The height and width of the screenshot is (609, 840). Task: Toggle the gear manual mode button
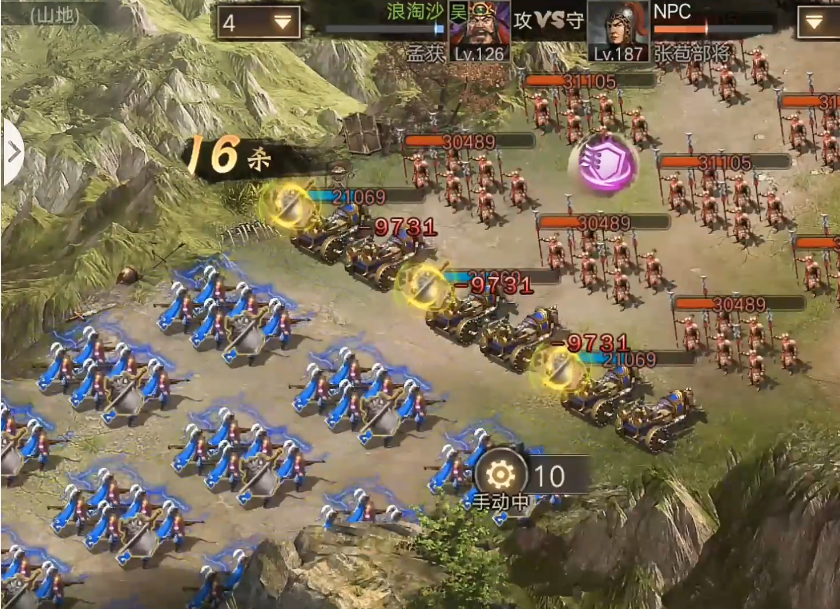click(499, 475)
